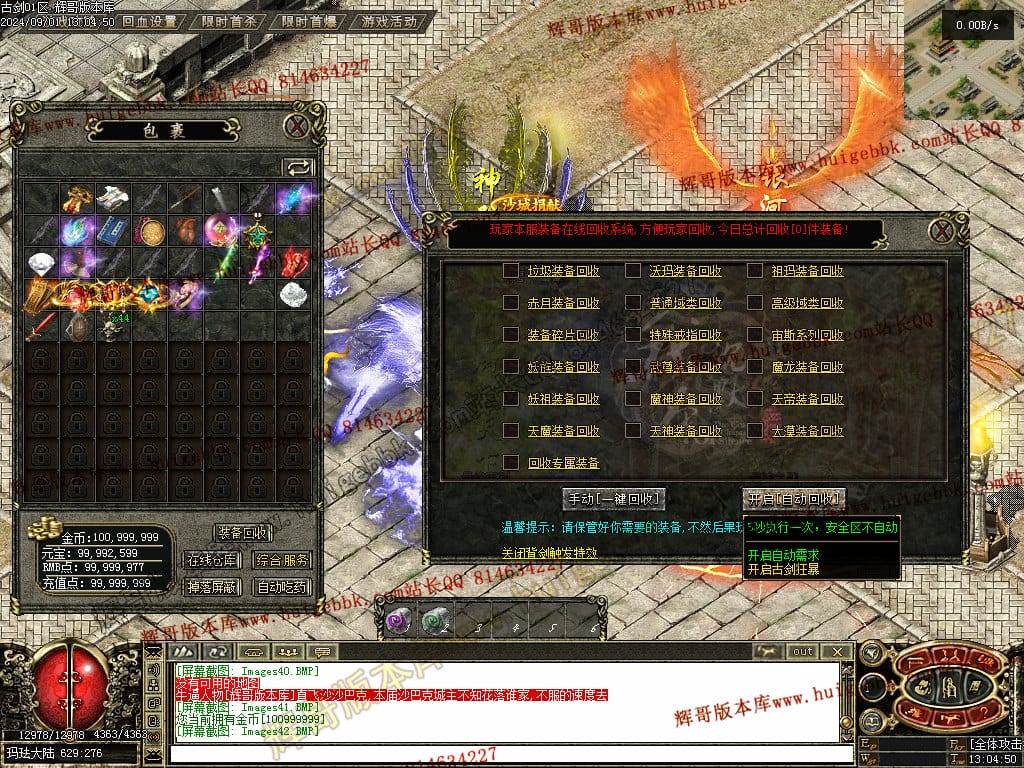Image resolution: width=1024 pixels, height=768 pixels.
Task: Close the equipment recycle panel
Action: tap(941, 231)
